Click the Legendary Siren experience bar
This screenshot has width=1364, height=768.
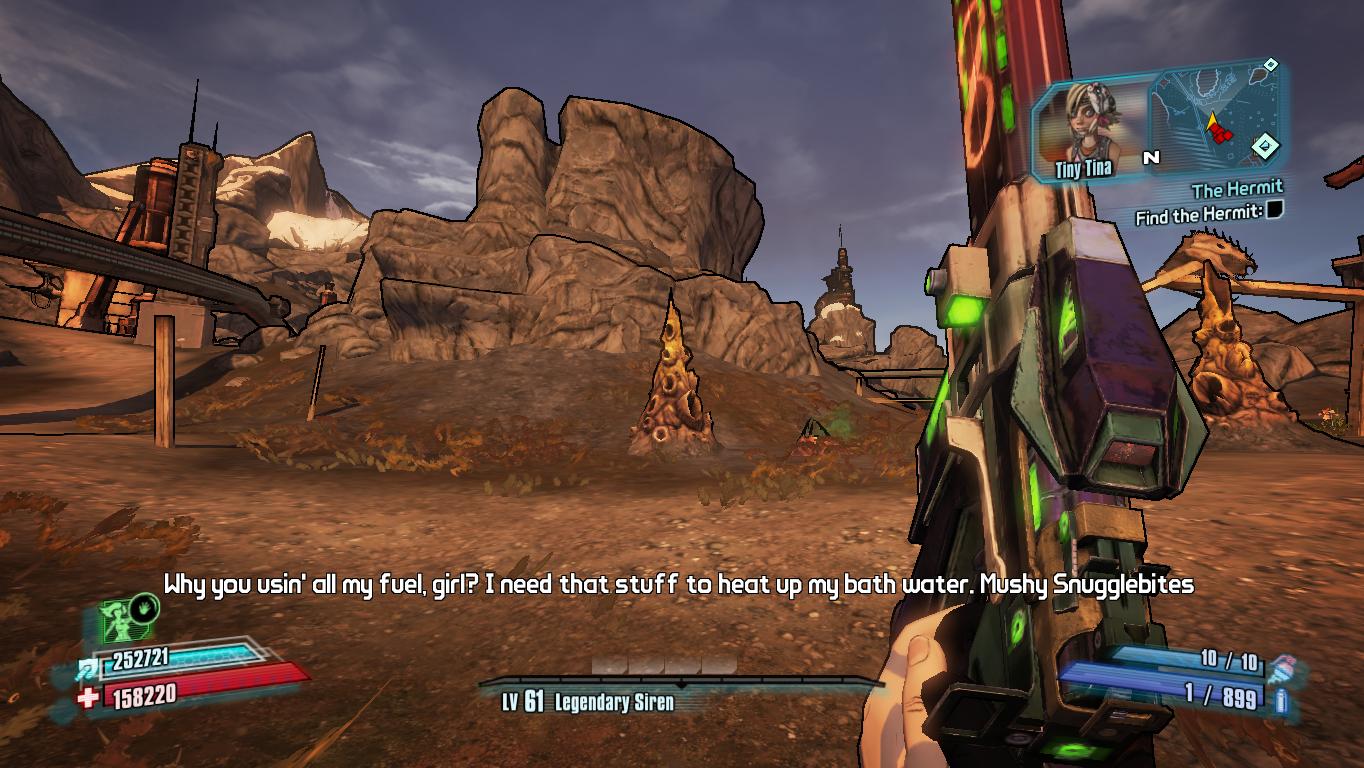coord(680,683)
